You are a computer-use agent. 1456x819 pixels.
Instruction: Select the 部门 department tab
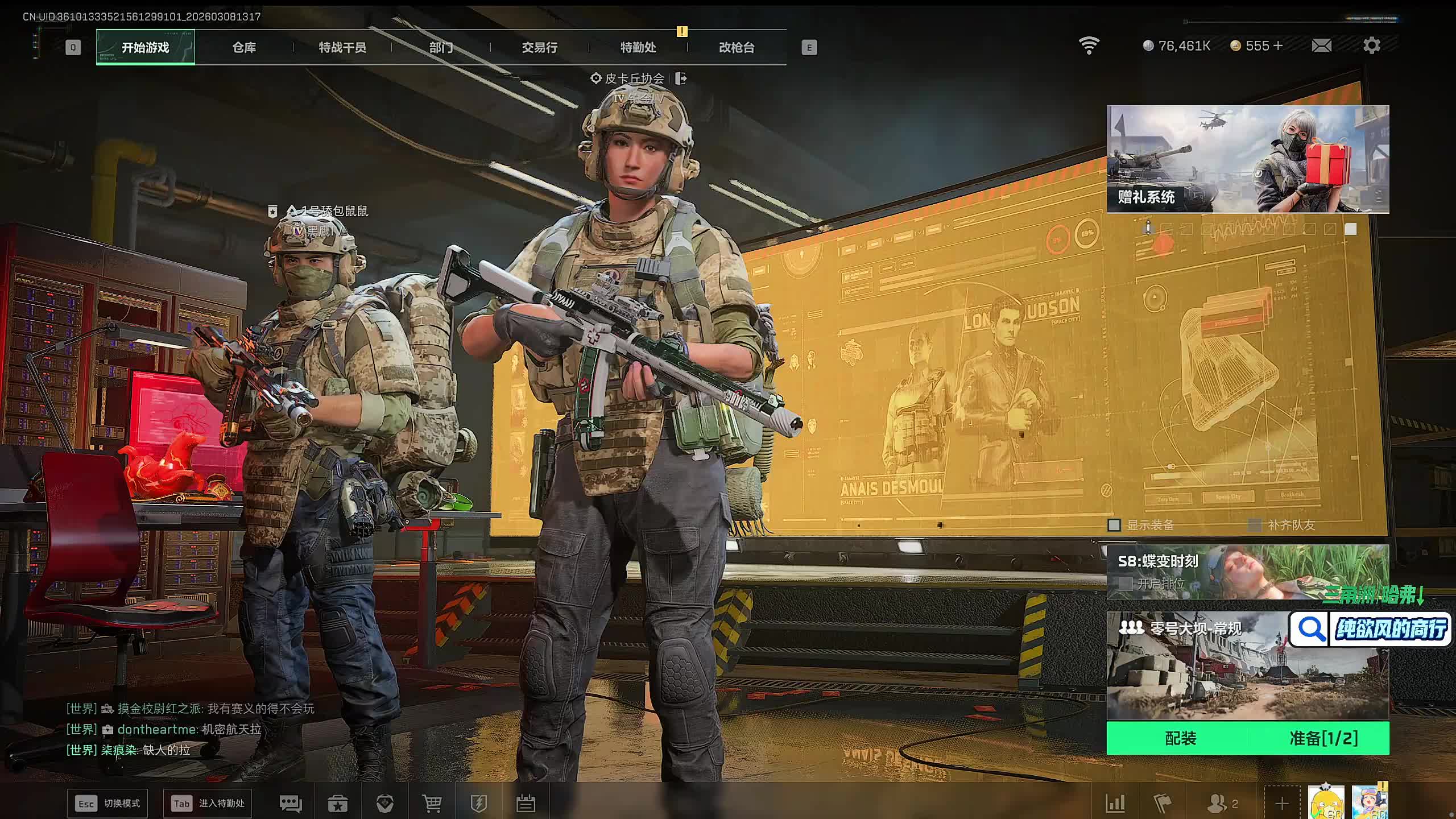click(x=441, y=47)
